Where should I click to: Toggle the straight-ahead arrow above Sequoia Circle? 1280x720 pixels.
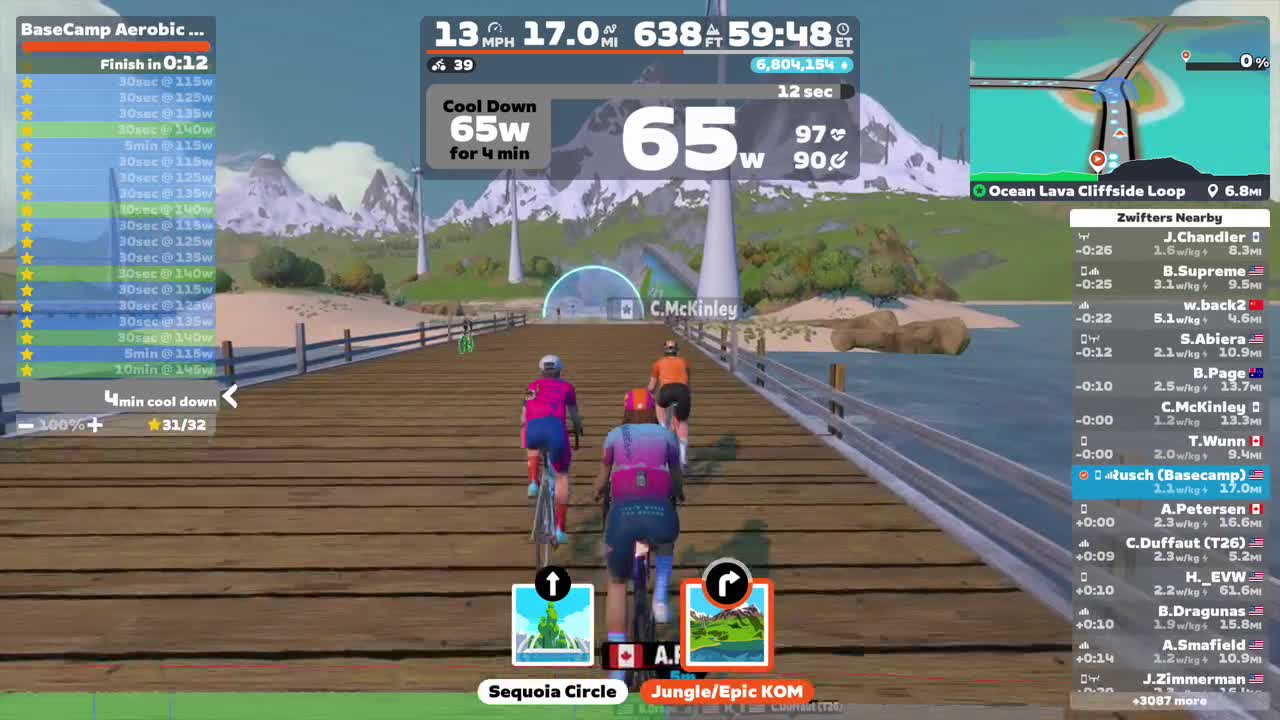[553, 585]
